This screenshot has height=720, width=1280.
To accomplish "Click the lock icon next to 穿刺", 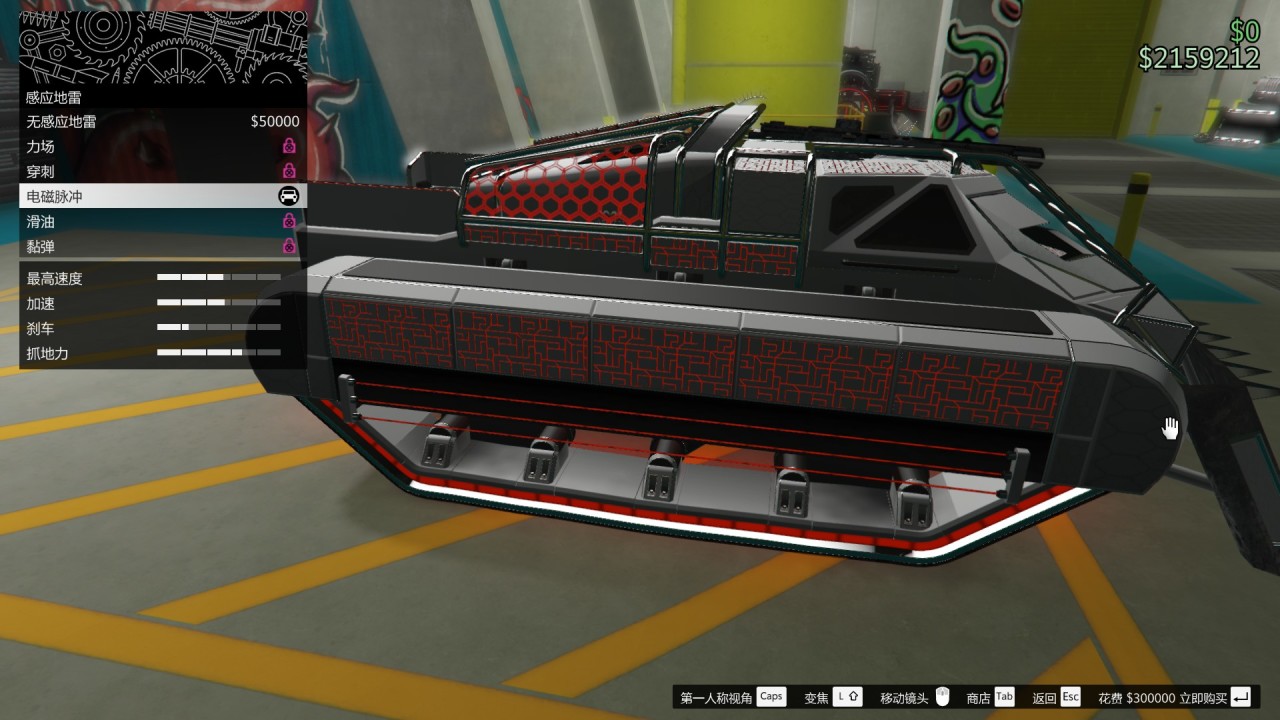I will coord(289,171).
